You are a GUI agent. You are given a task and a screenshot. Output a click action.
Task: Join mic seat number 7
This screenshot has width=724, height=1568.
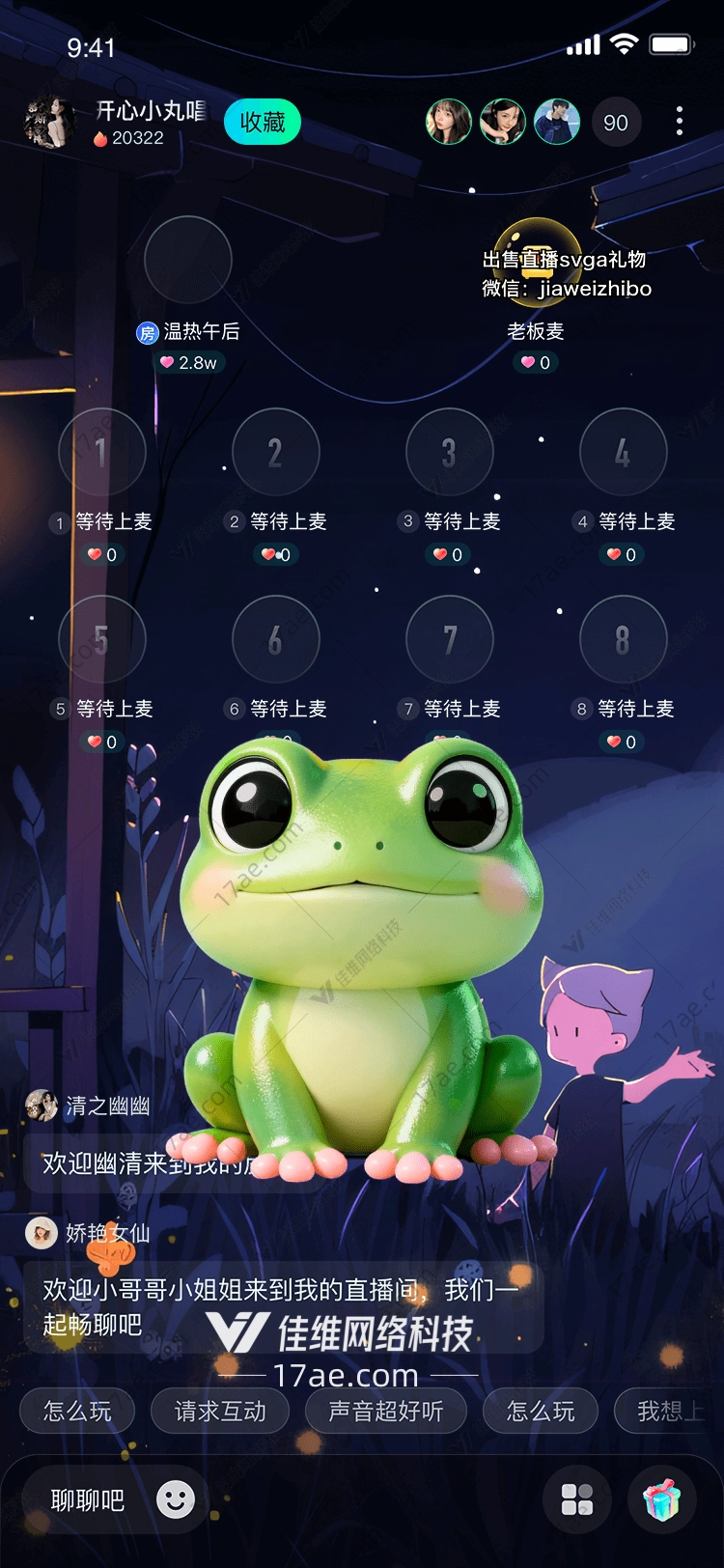point(449,639)
